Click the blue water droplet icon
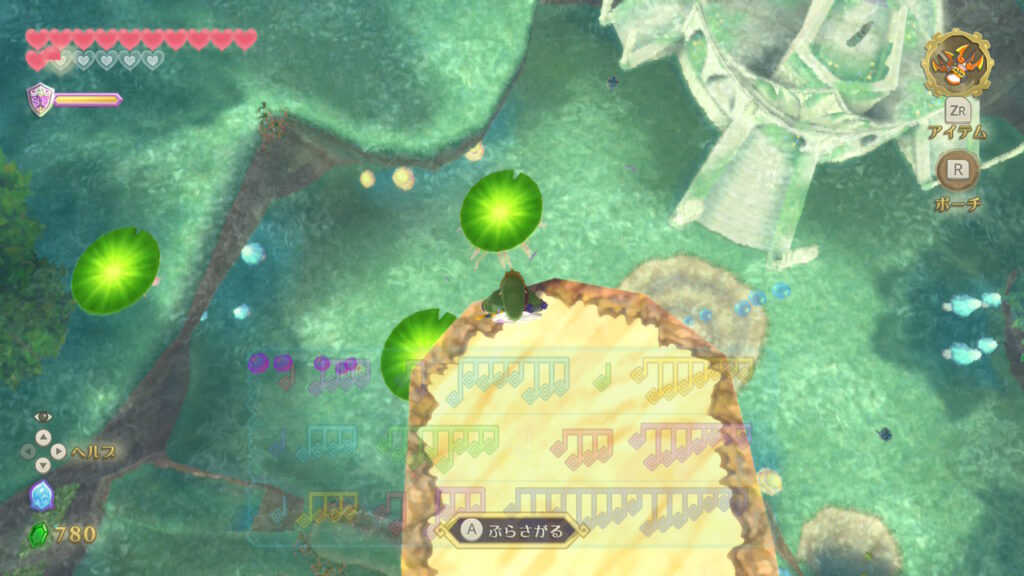 (x=41, y=494)
